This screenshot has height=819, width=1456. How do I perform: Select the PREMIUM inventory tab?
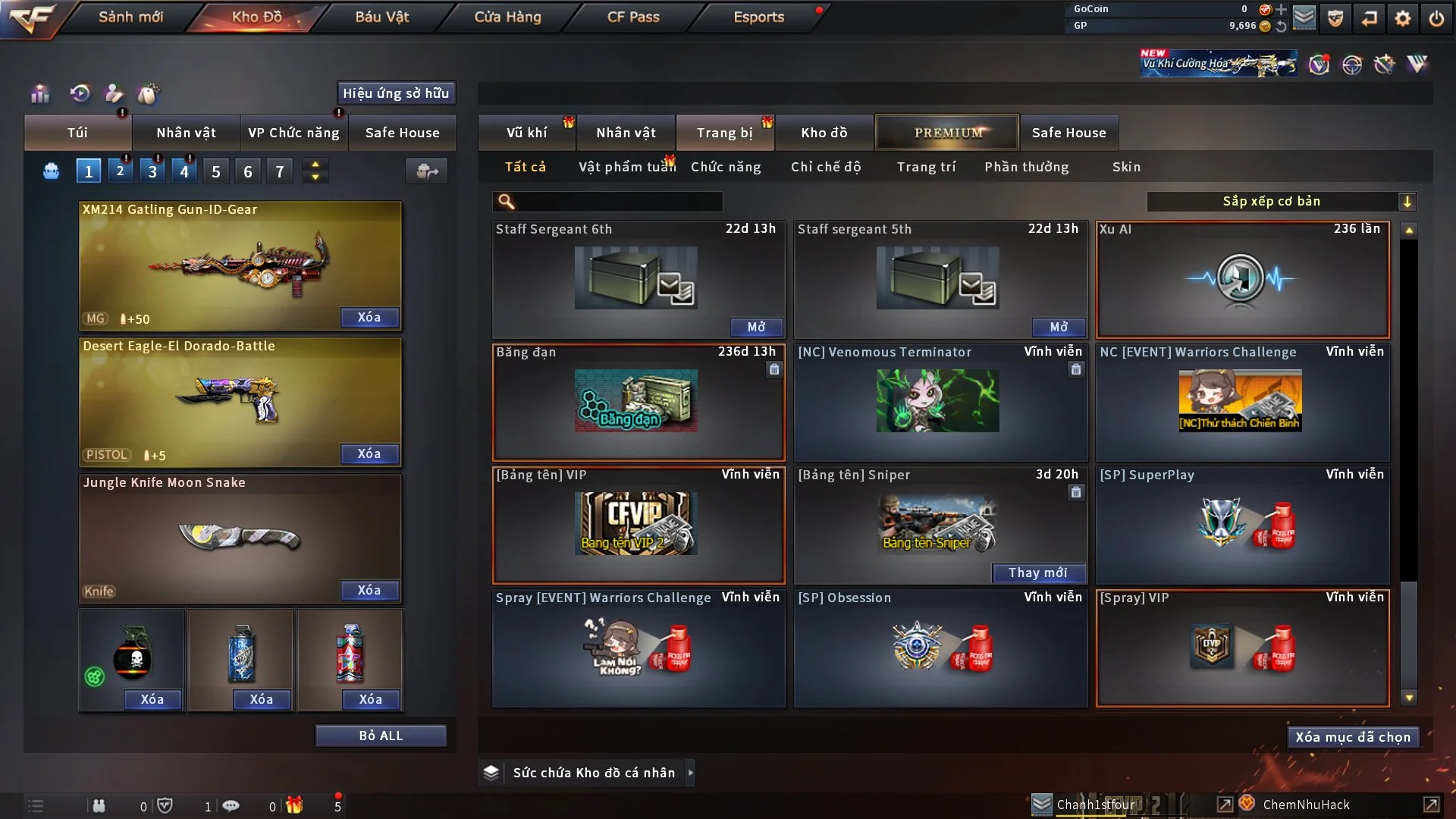coord(948,133)
